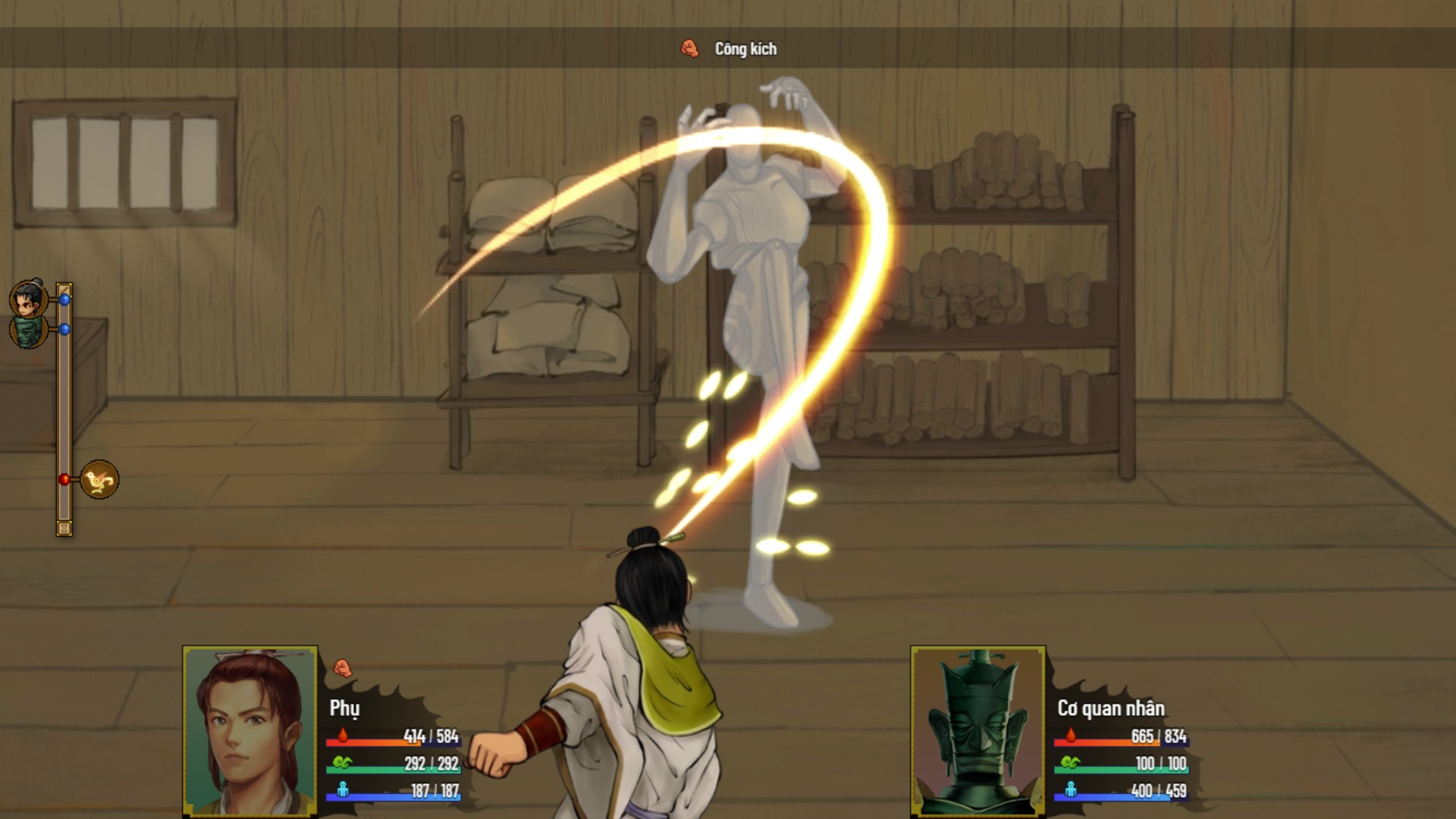Screen dimensions: 1456x819
Task: Click the upper blue turn node on the timeline
Action: pyautogui.click(x=64, y=300)
